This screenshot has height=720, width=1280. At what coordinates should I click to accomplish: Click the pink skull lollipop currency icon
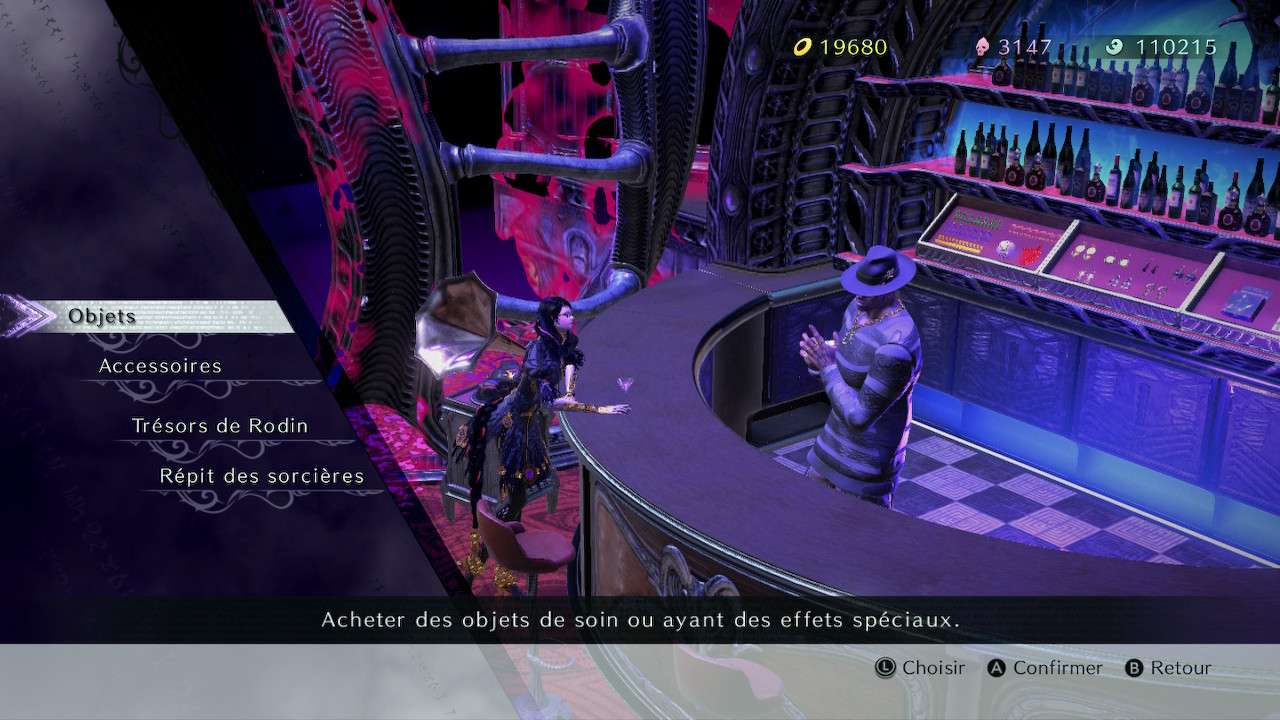985,46
